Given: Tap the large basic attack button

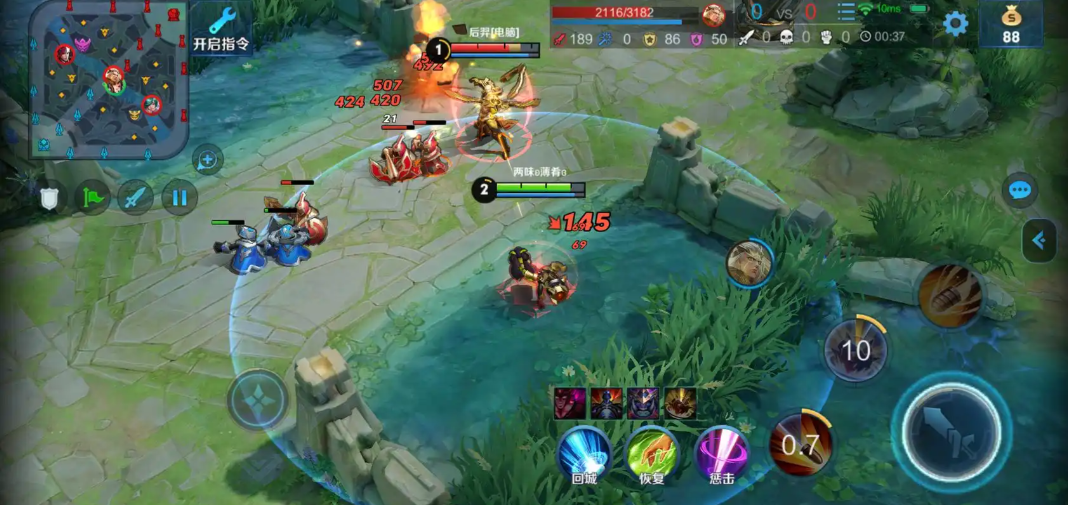Looking at the screenshot, I should coord(951,431).
